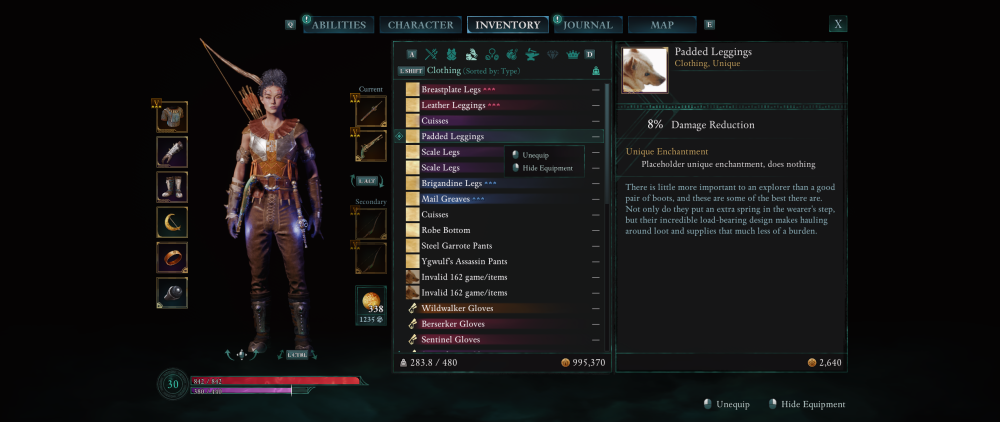This screenshot has width=1000, height=422.
Task: Select Breastplate Legs in the clothing list
Action: pyautogui.click(x=451, y=90)
